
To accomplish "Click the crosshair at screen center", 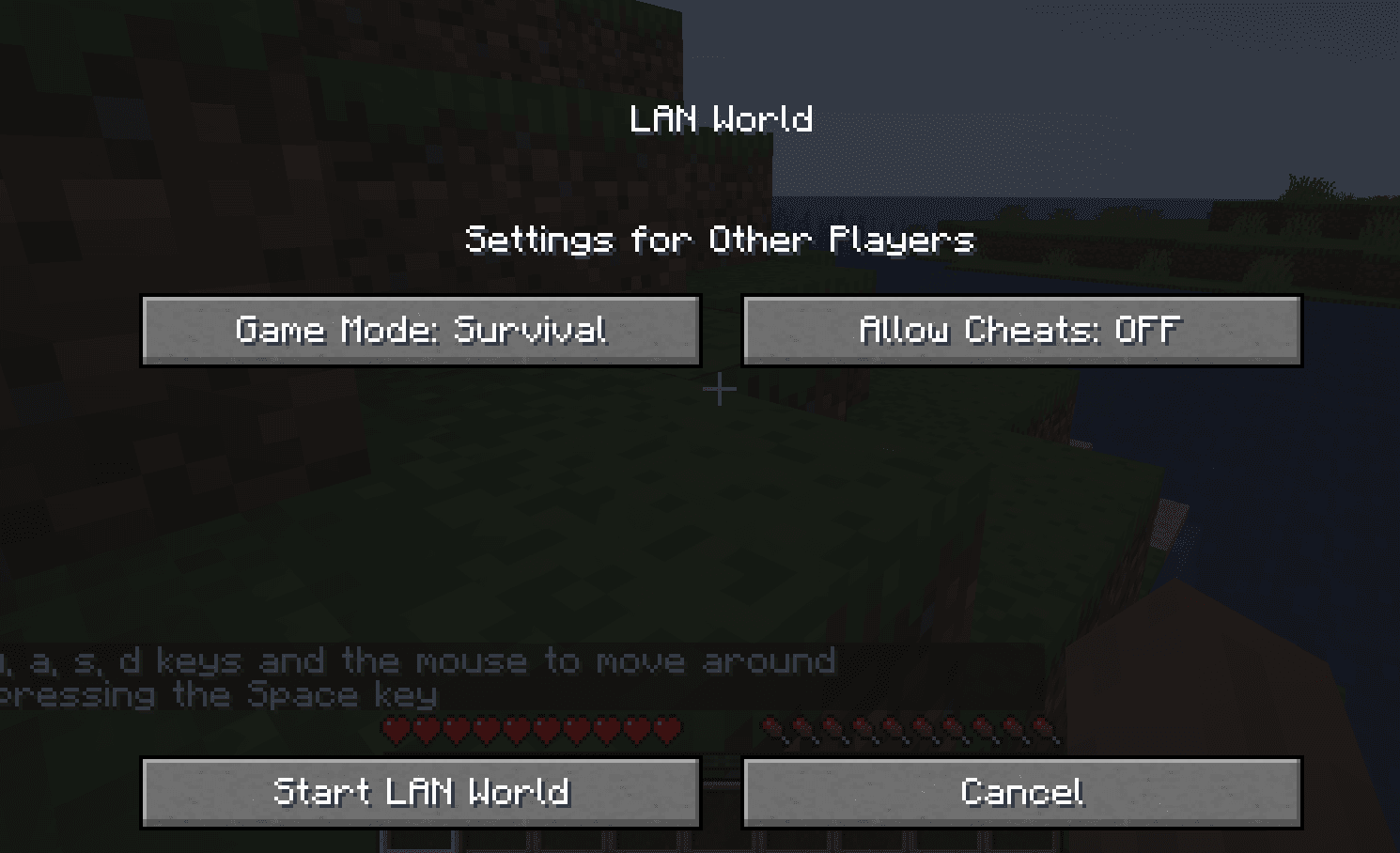I will (x=720, y=388).
